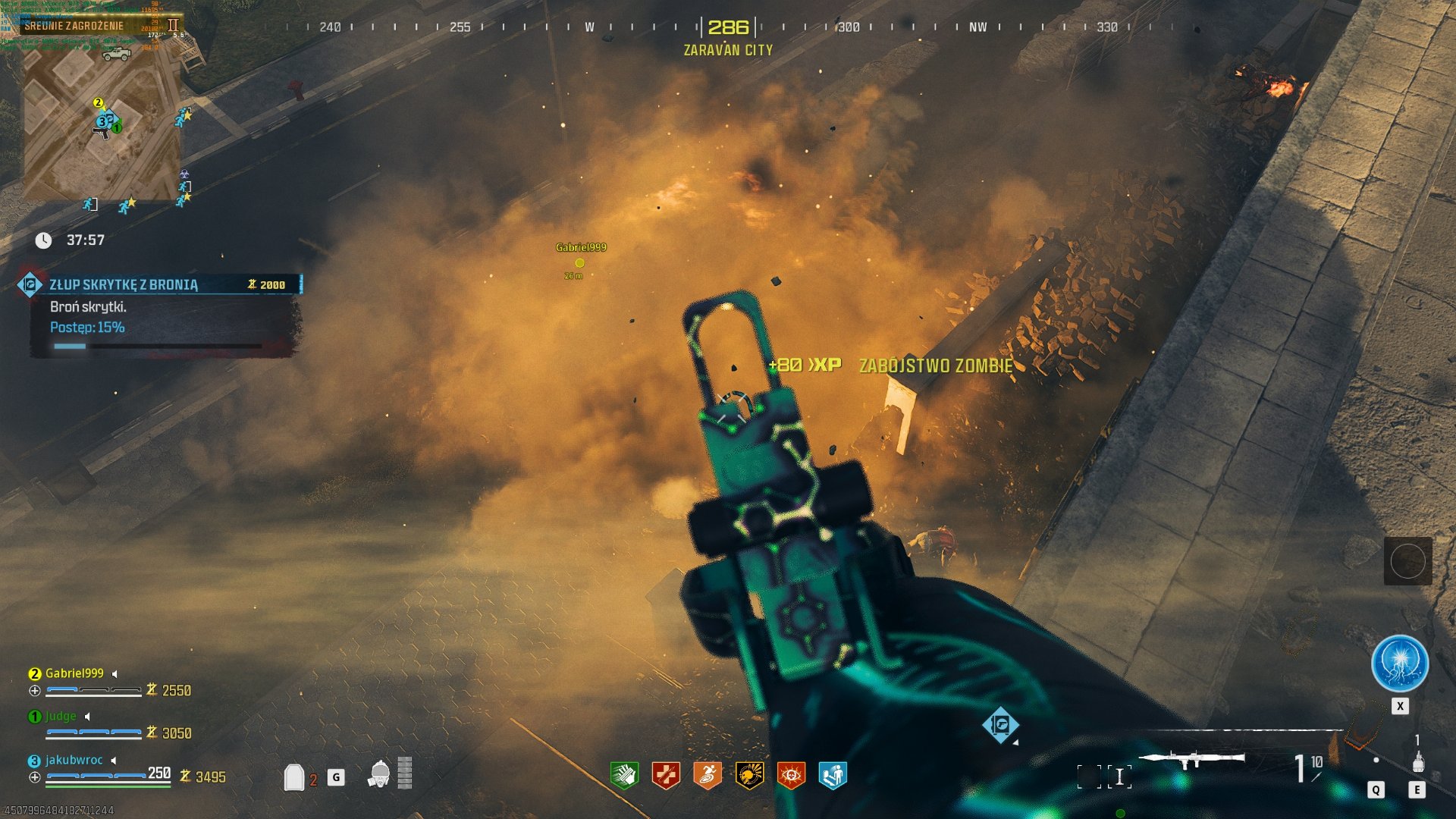Screen dimensions: 1456x819
Task: Click the green Quick Revive perk icon
Action: [x=624, y=775]
